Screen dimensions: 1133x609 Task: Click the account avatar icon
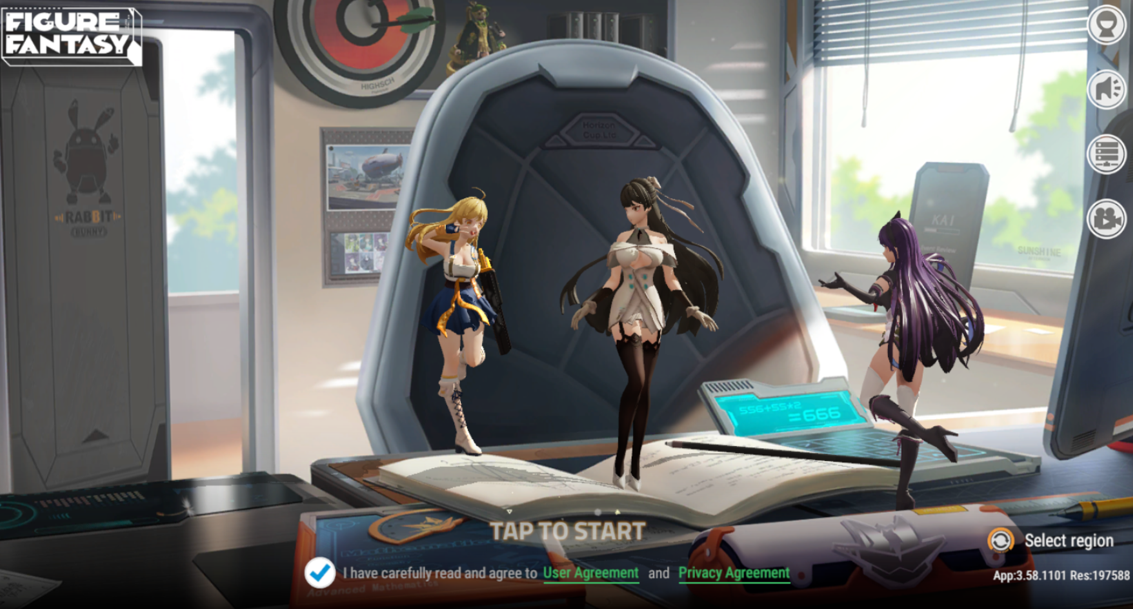1106,26
